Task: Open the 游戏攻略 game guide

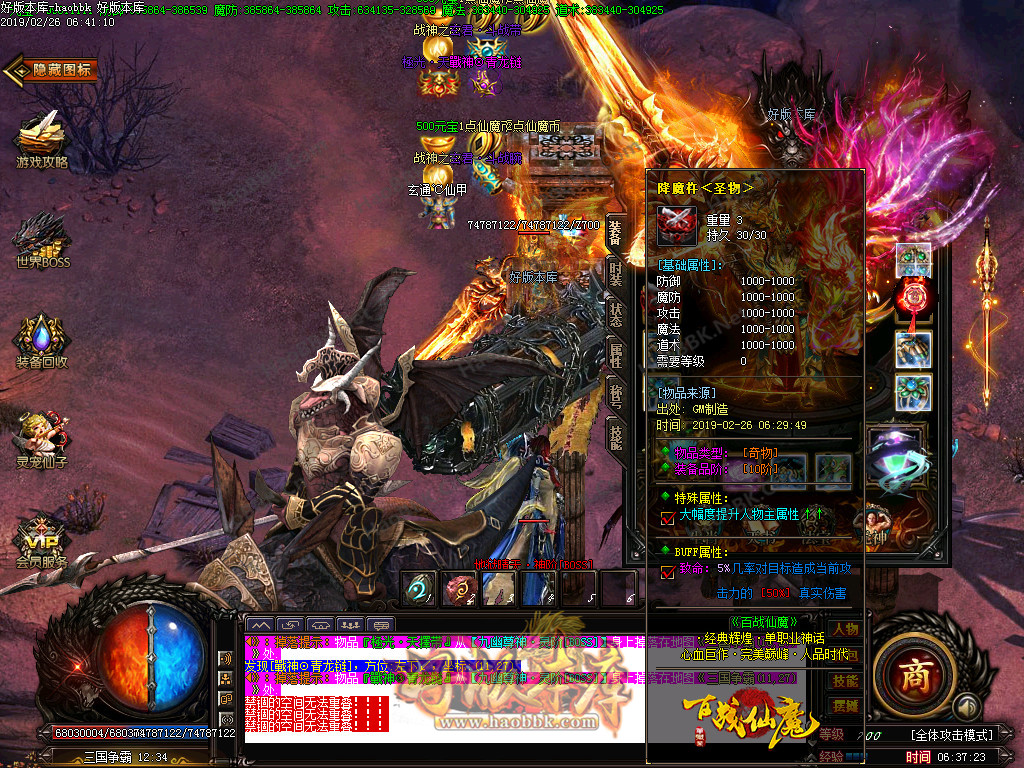Action: coord(40,140)
